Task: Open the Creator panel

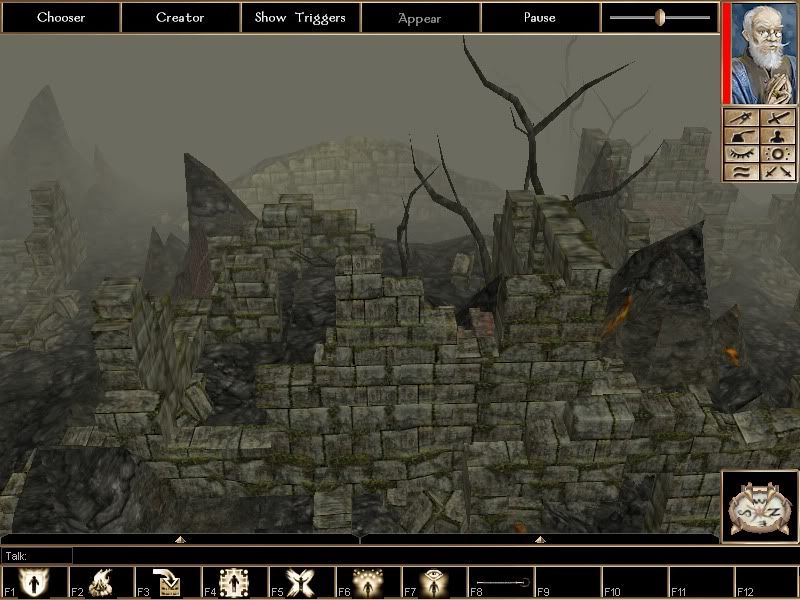Action: 180,17
